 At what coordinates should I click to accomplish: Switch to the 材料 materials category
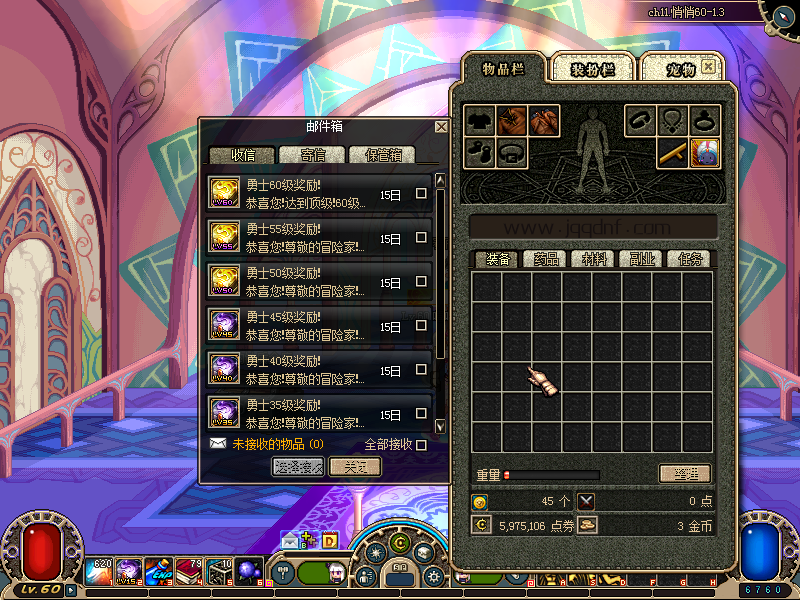594,259
